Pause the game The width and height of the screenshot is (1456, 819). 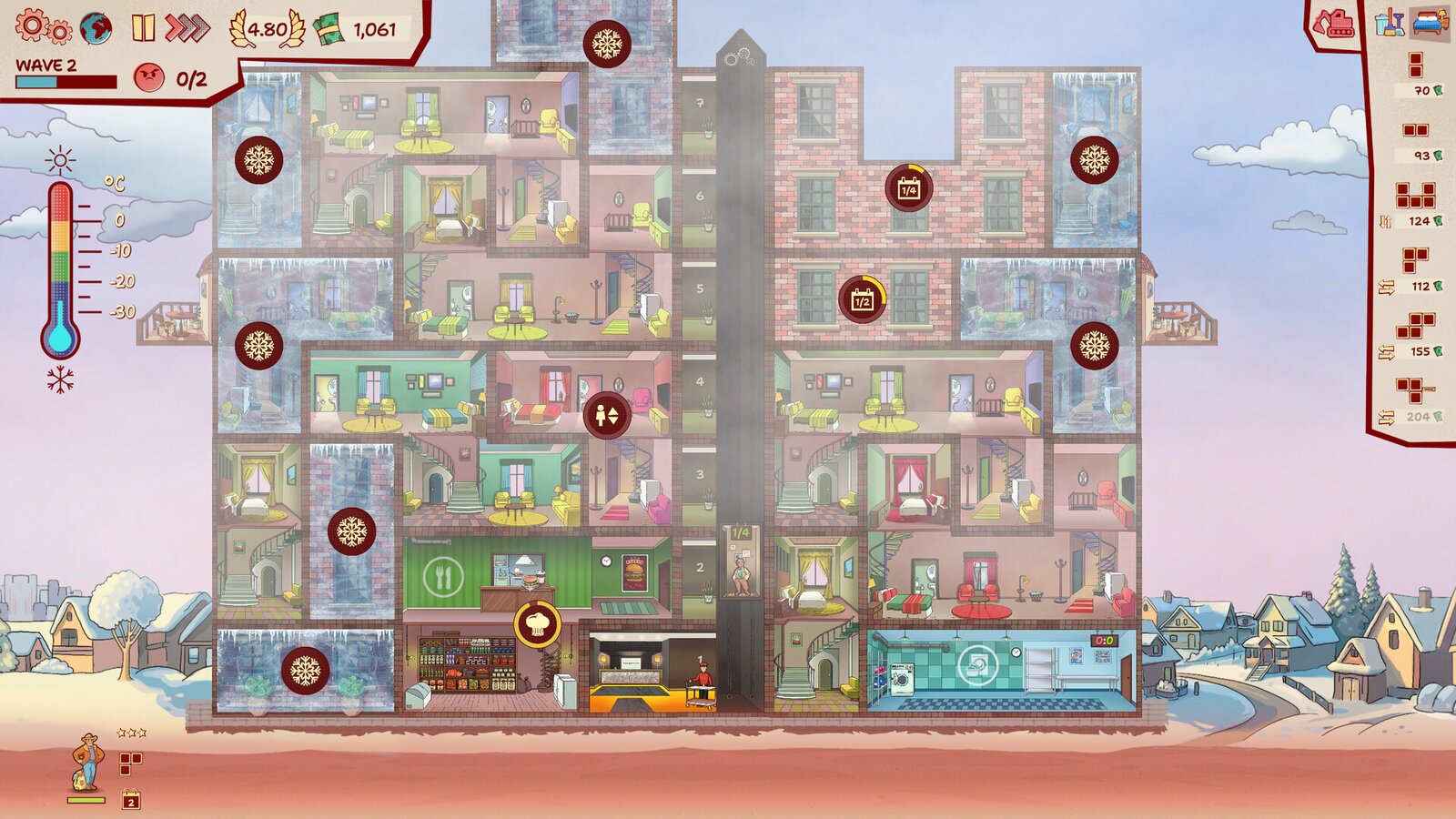pos(143,28)
